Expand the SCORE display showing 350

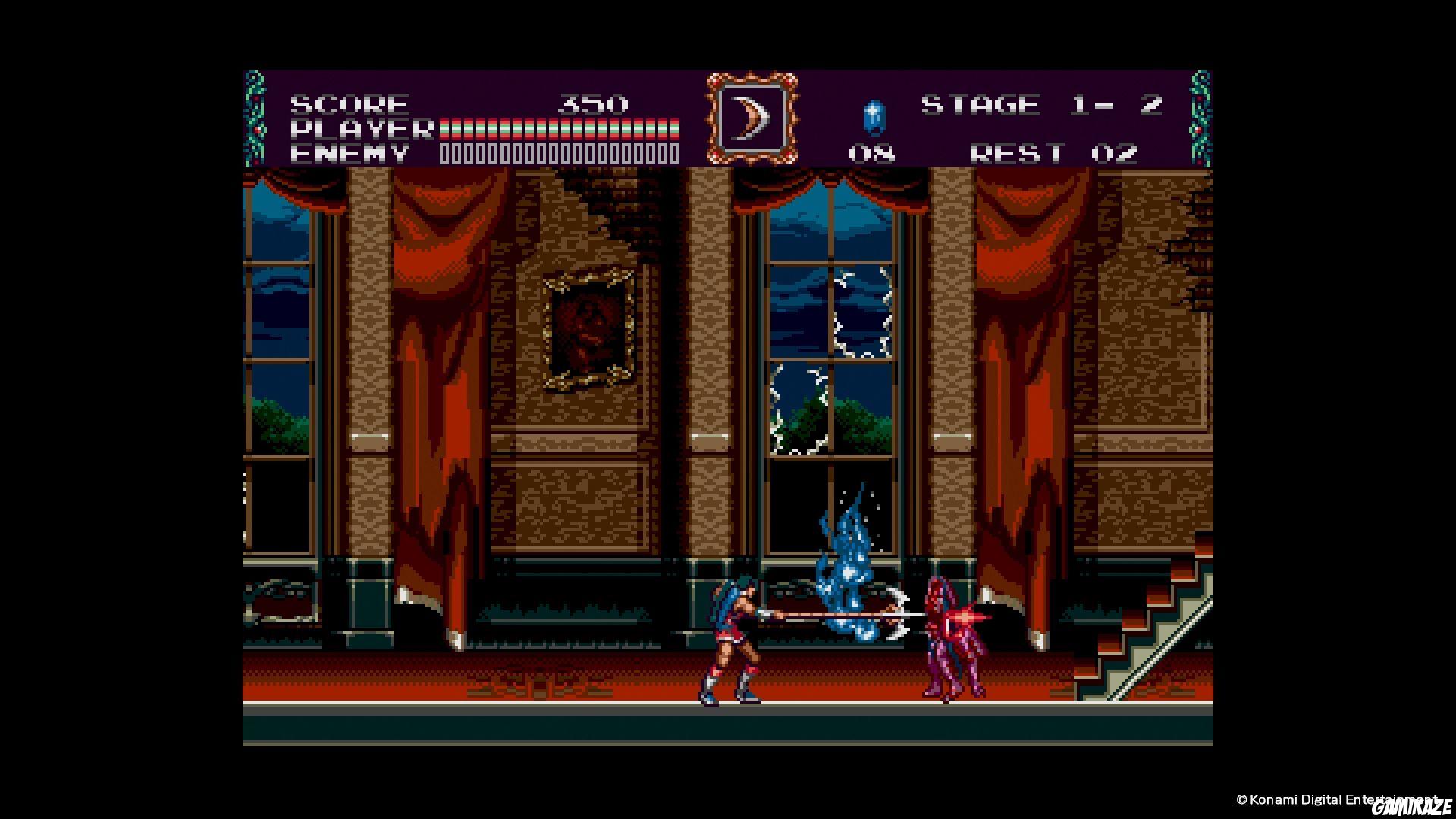click(591, 102)
